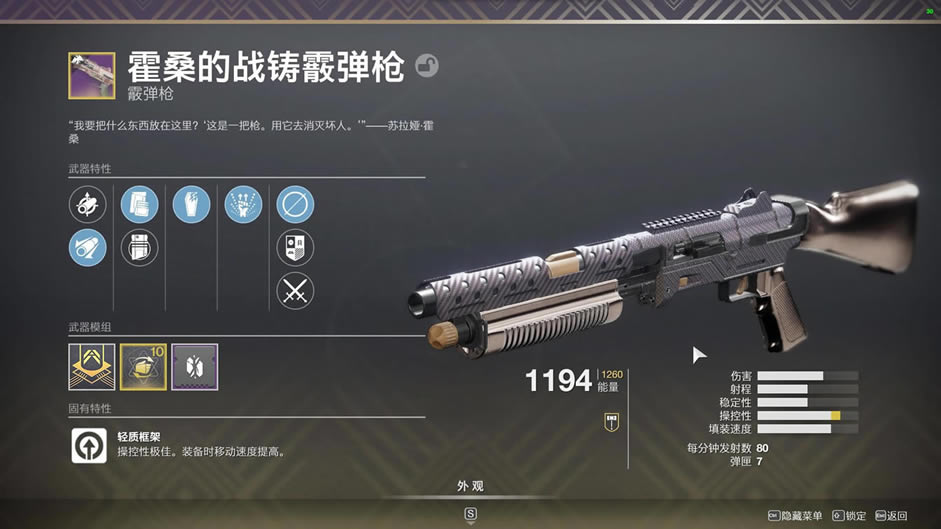Select the unselected top barrel perk icon
The width and height of the screenshot is (941, 529).
point(88,205)
